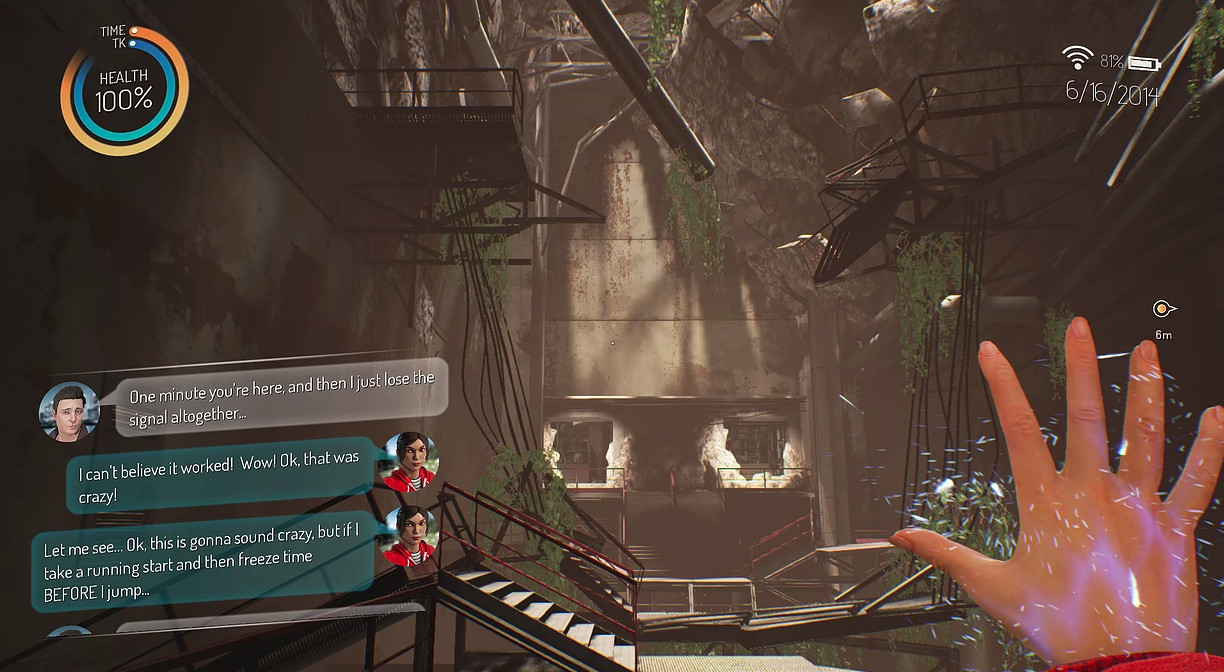Click the Wi-Fi signal icon
This screenshot has height=672, width=1224.
coord(1078,57)
